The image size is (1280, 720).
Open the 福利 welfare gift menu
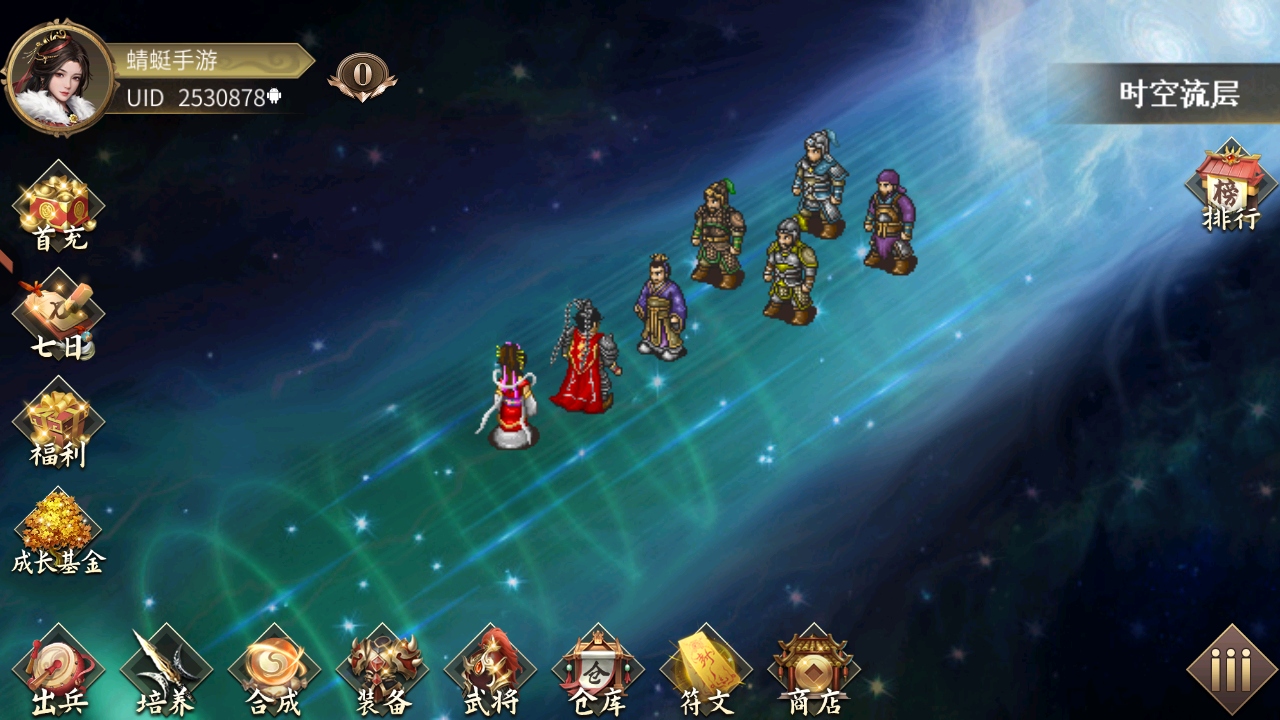pos(59,426)
